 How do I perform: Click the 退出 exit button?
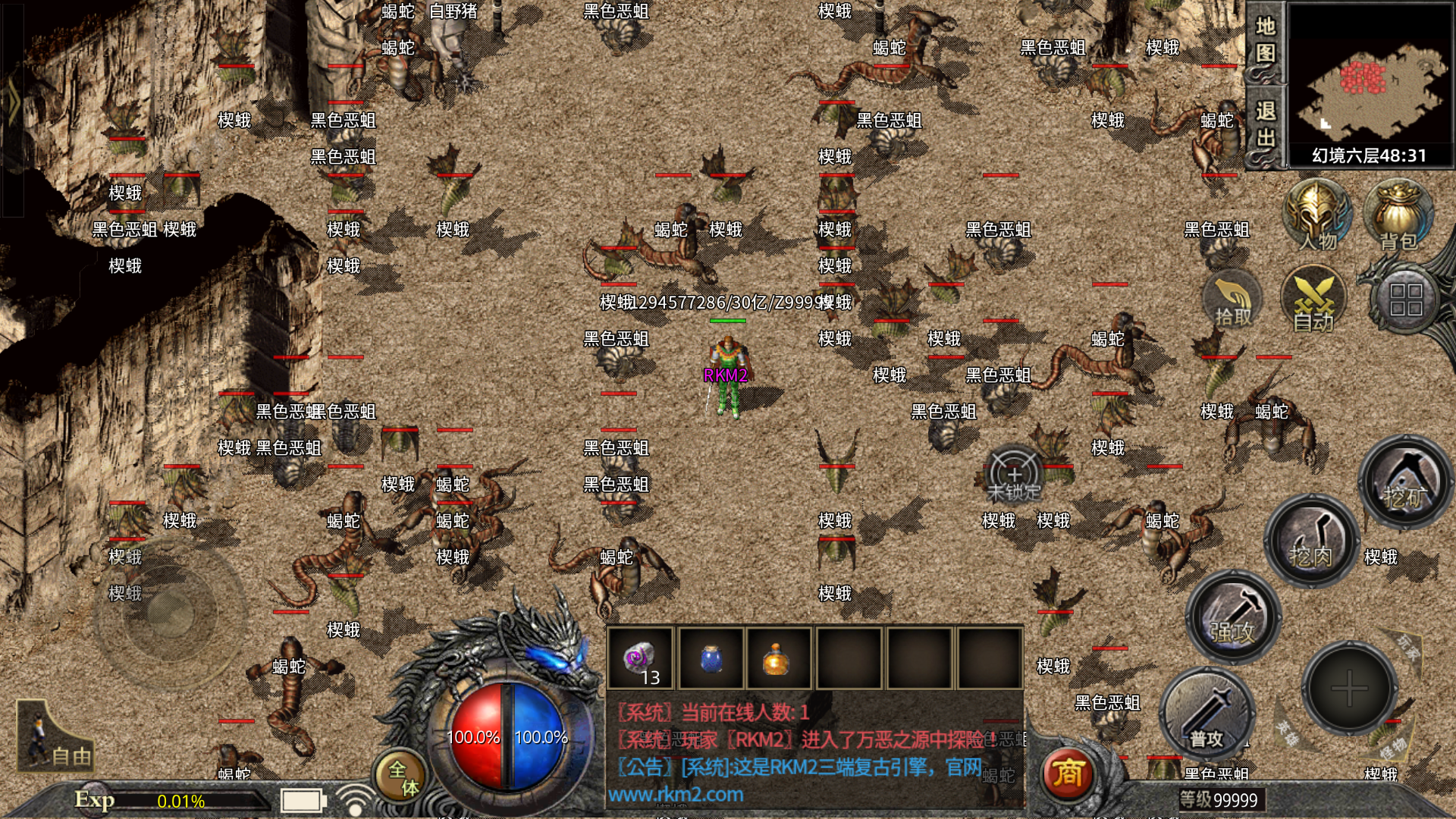1265,125
